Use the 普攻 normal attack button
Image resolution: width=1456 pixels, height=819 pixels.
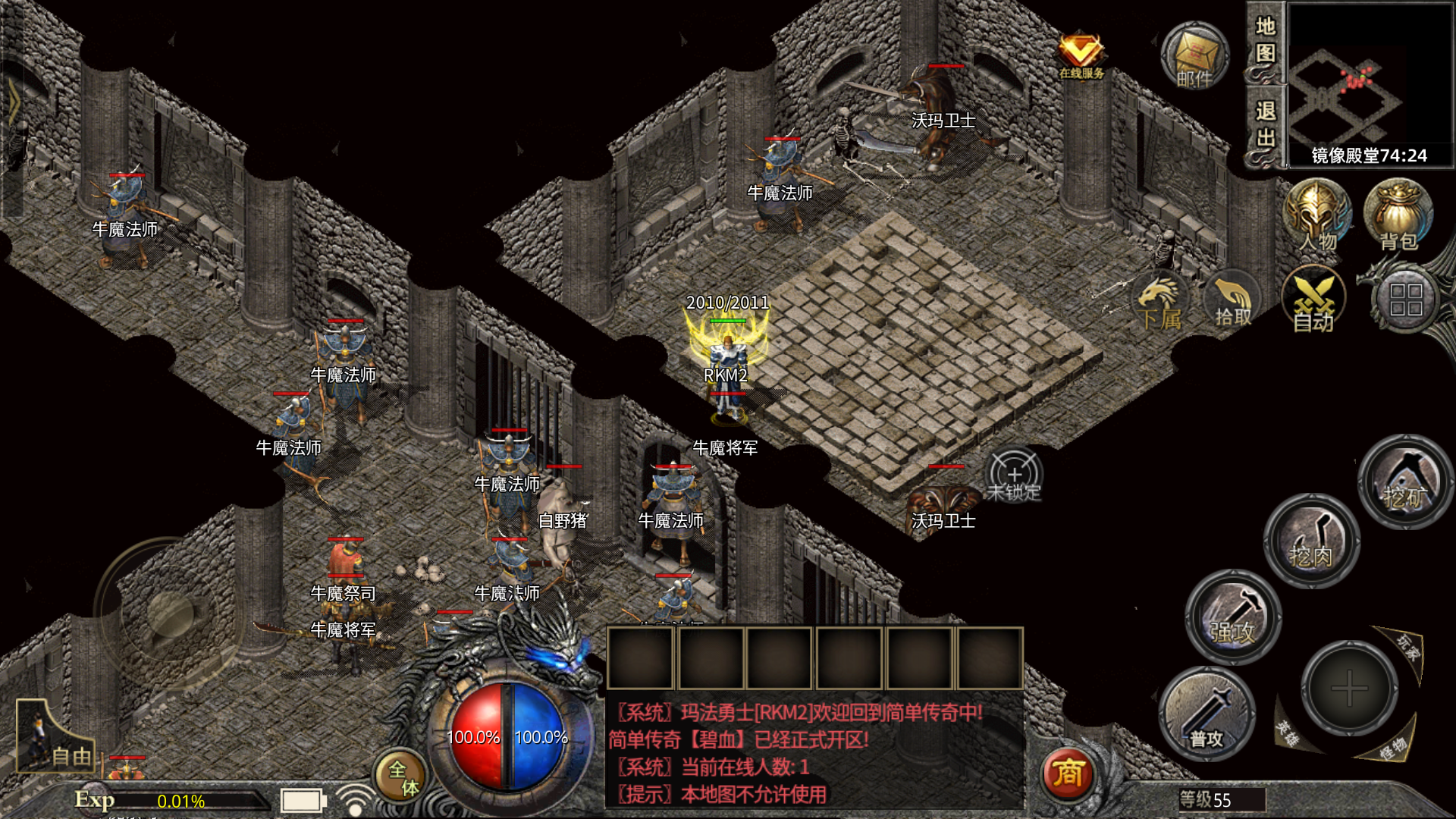pos(1207,714)
